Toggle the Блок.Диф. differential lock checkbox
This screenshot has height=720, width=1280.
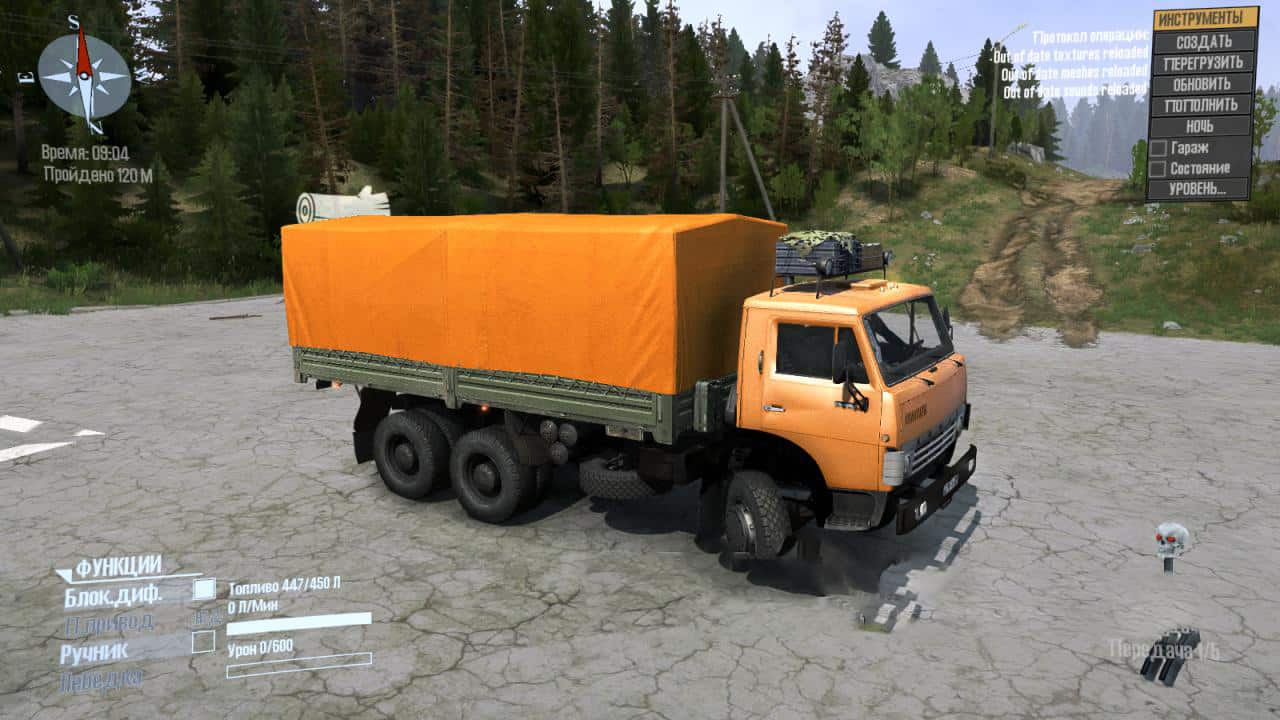tap(204, 589)
